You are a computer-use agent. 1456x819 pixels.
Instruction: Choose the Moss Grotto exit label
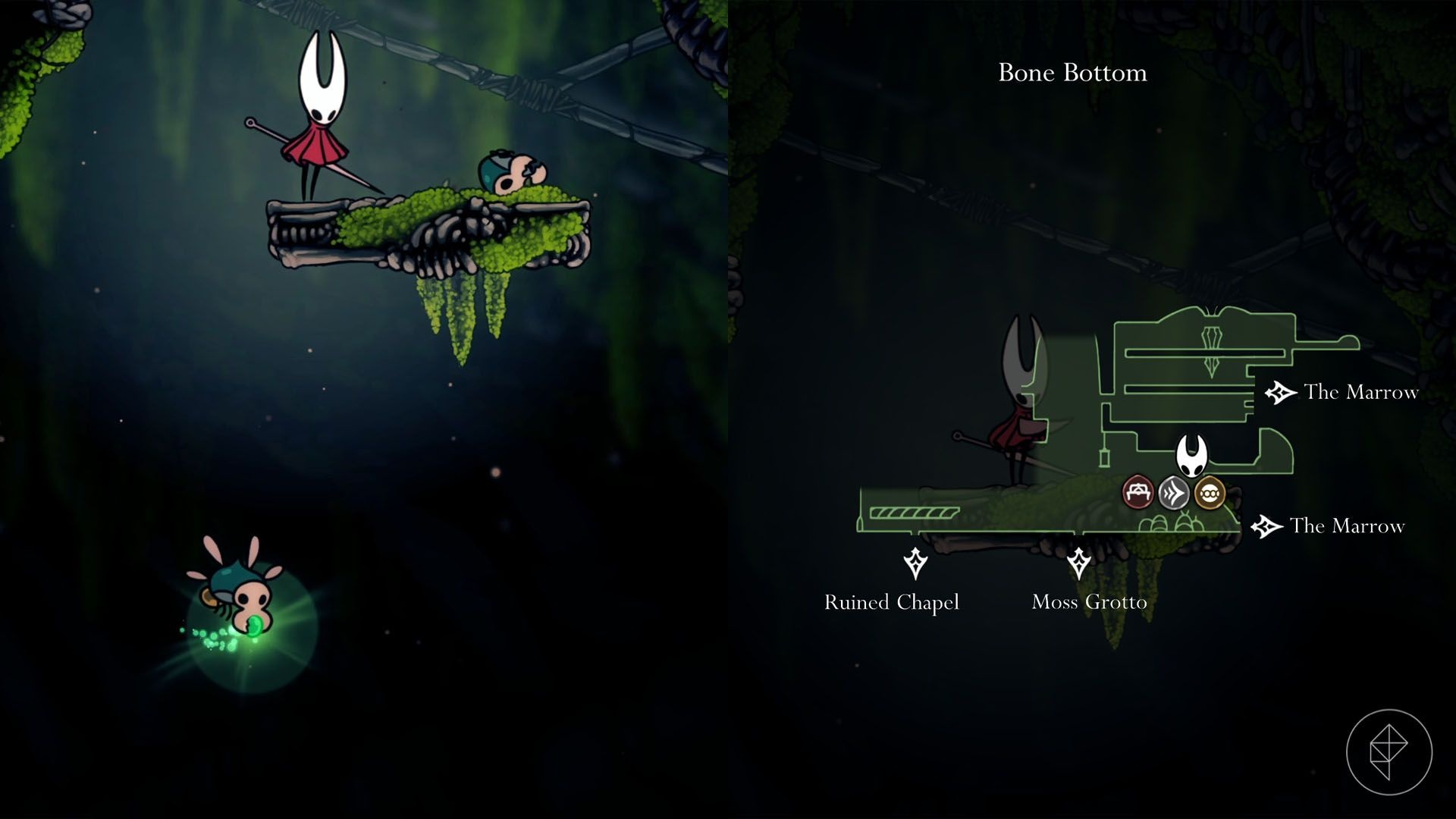tap(1089, 602)
